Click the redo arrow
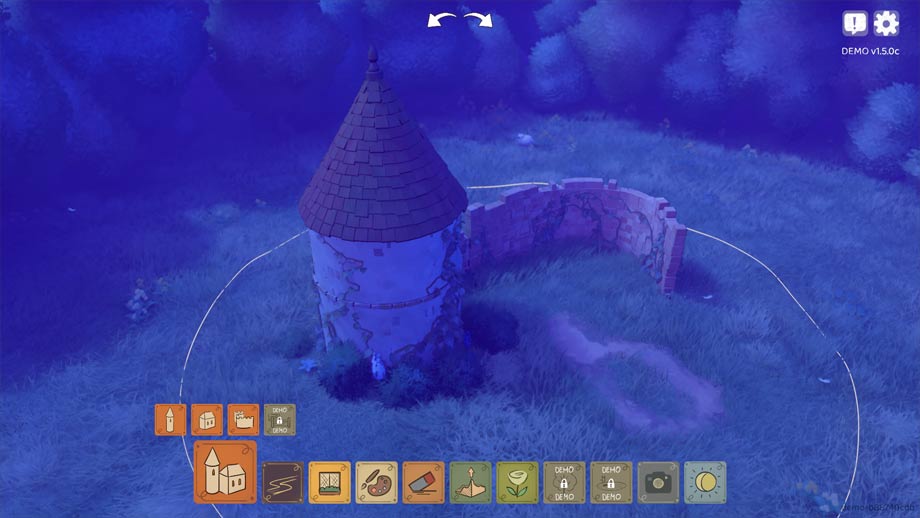The width and height of the screenshot is (920, 518). (x=479, y=20)
